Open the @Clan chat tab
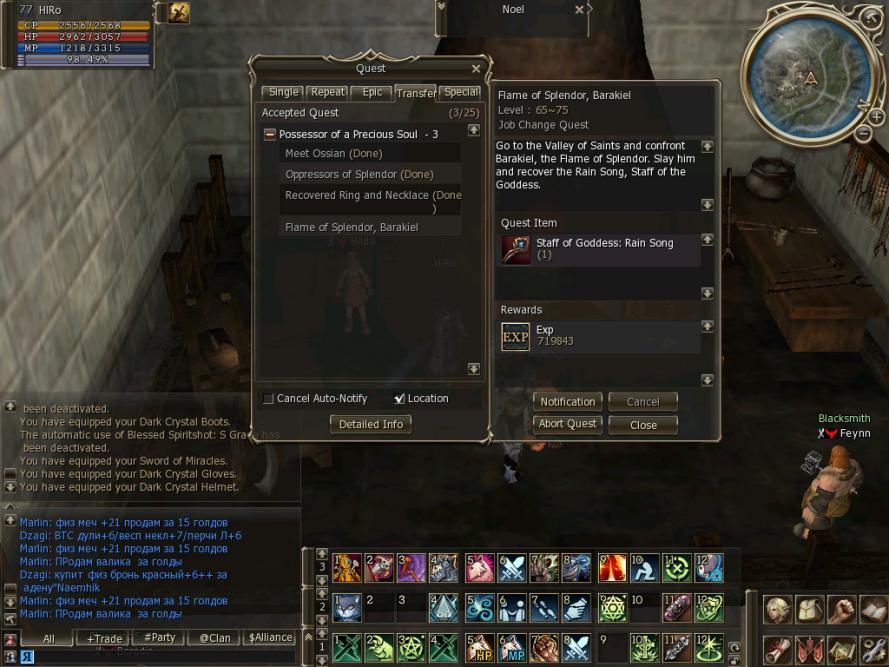The image size is (889, 667). pos(214,638)
